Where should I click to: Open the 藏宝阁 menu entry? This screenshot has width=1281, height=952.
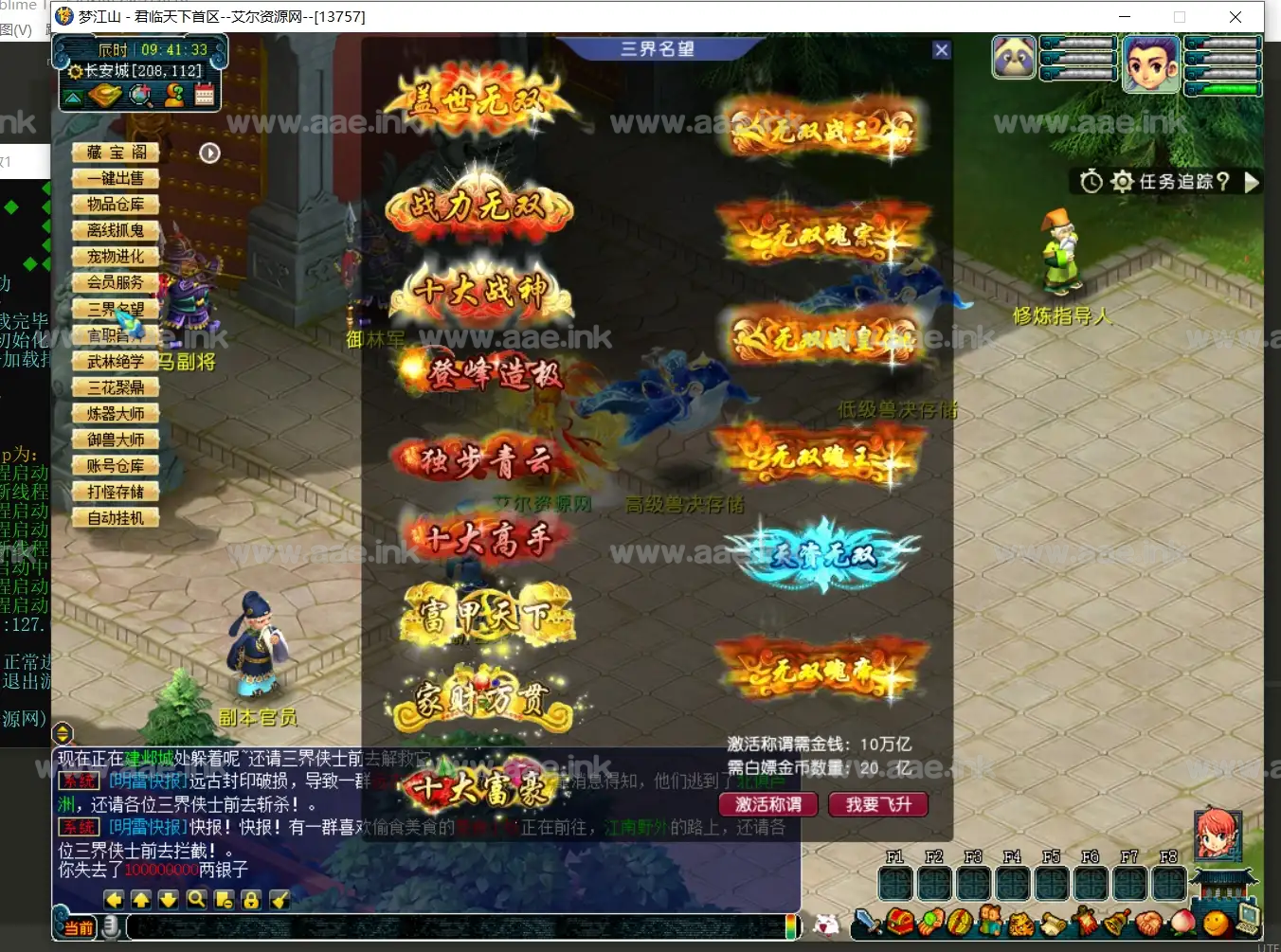coord(117,153)
